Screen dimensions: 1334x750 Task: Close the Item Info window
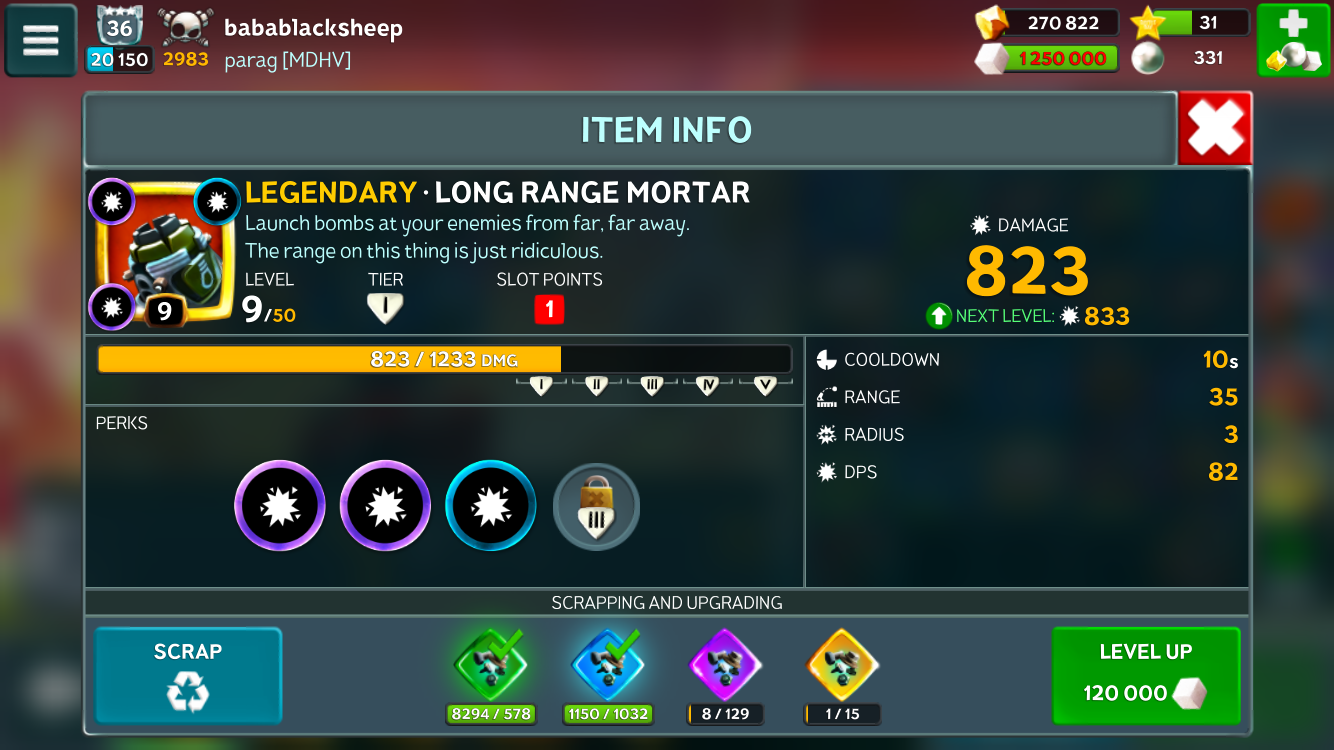click(x=1215, y=129)
